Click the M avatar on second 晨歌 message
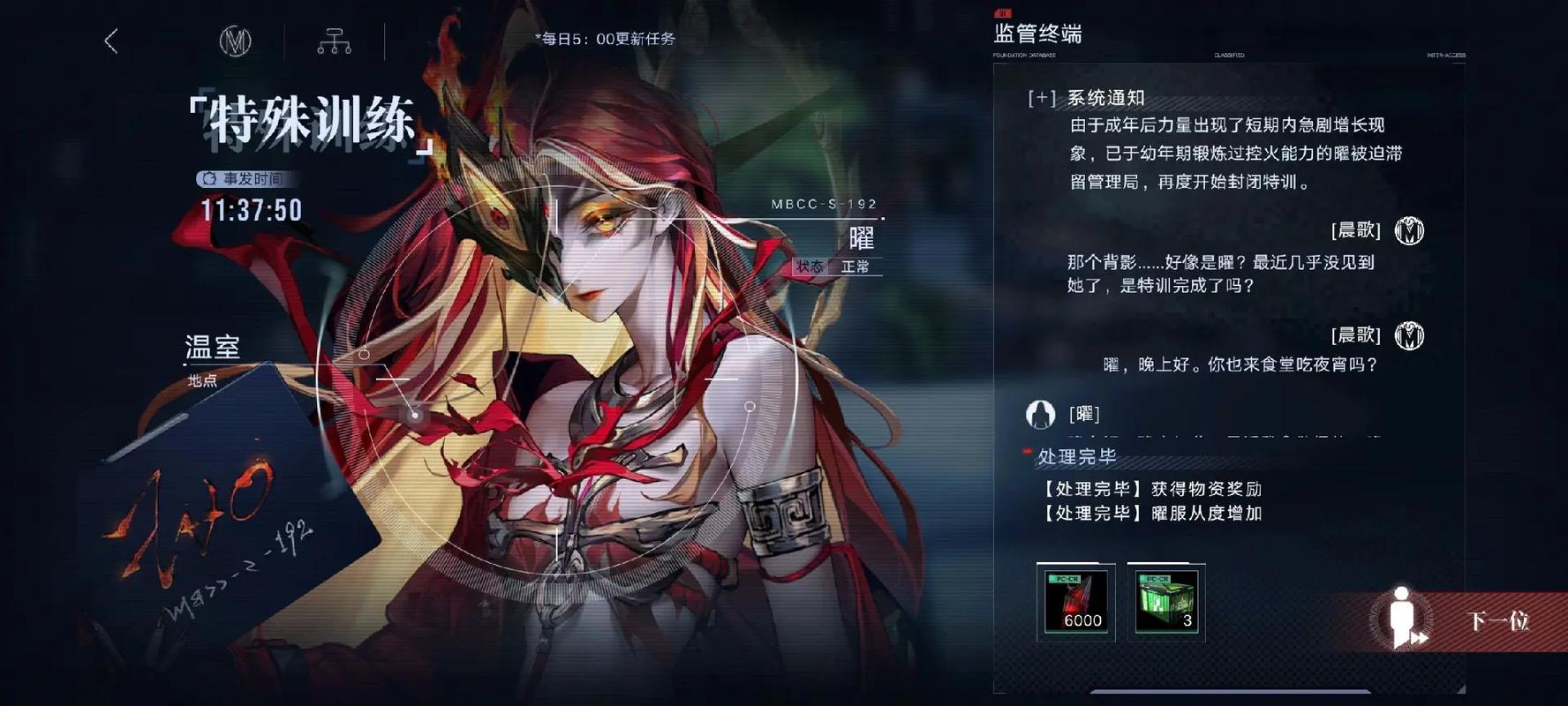 [1411, 336]
